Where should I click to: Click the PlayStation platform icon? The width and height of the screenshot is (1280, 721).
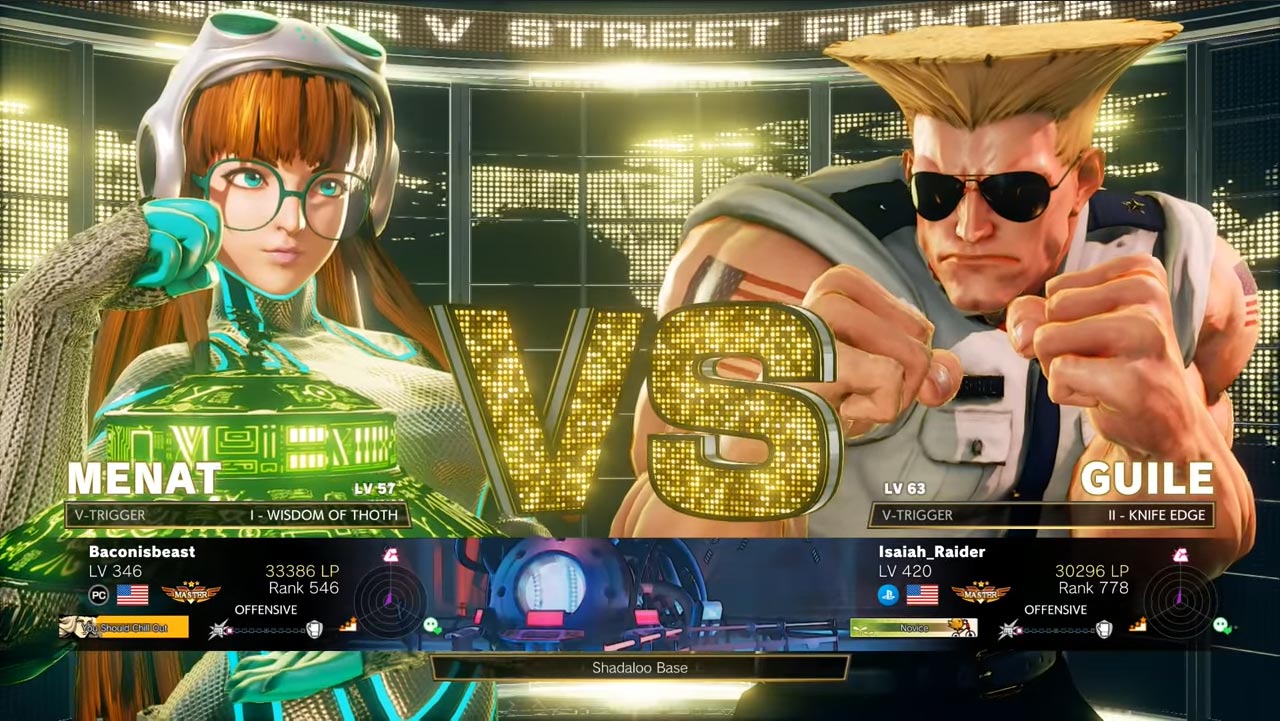point(888,595)
